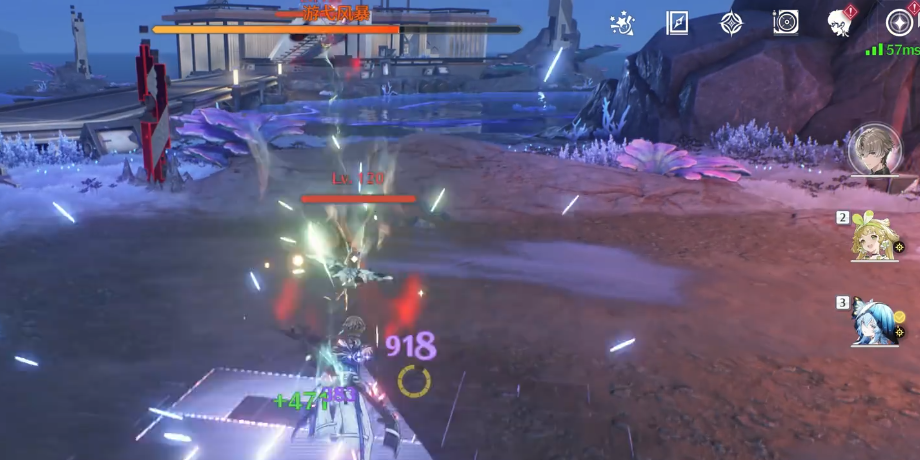The height and width of the screenshot is (460, 920).
Task: Switch to the blue-haired character in slot 3
Action: 873,322
